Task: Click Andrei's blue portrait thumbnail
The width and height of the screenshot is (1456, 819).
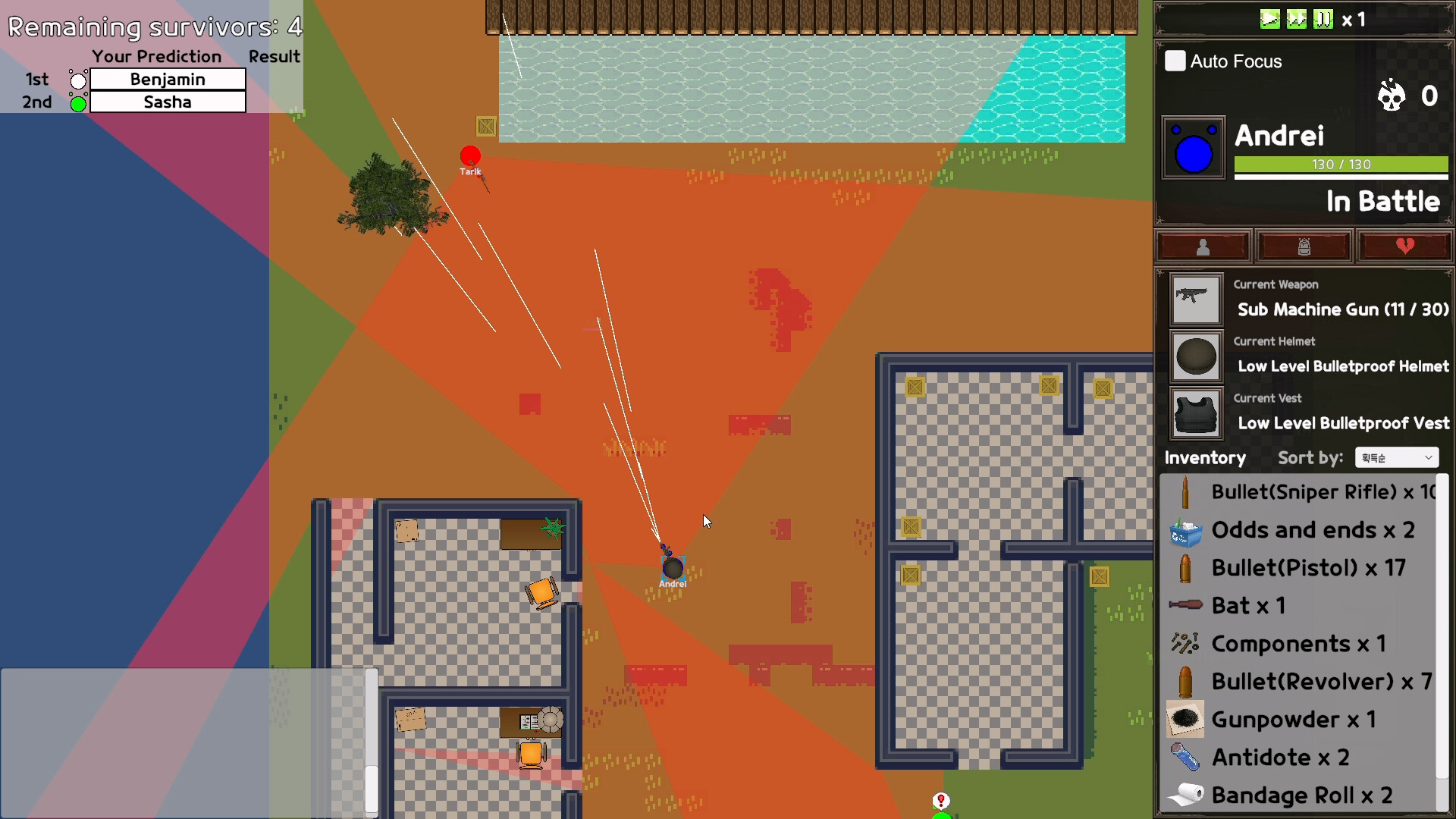Action: 1193,148
